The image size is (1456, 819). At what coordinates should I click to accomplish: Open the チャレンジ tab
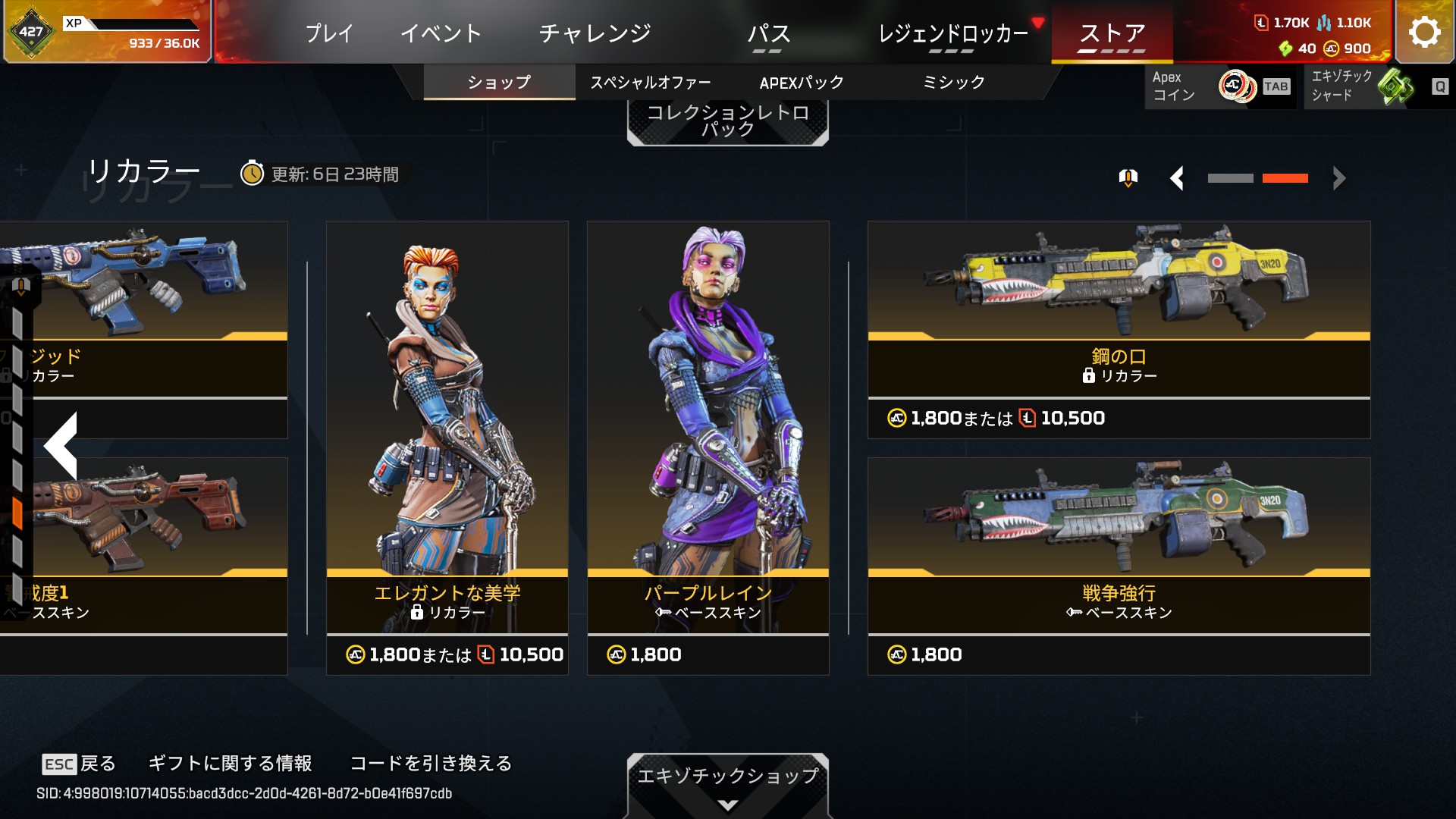pos(595,33)
